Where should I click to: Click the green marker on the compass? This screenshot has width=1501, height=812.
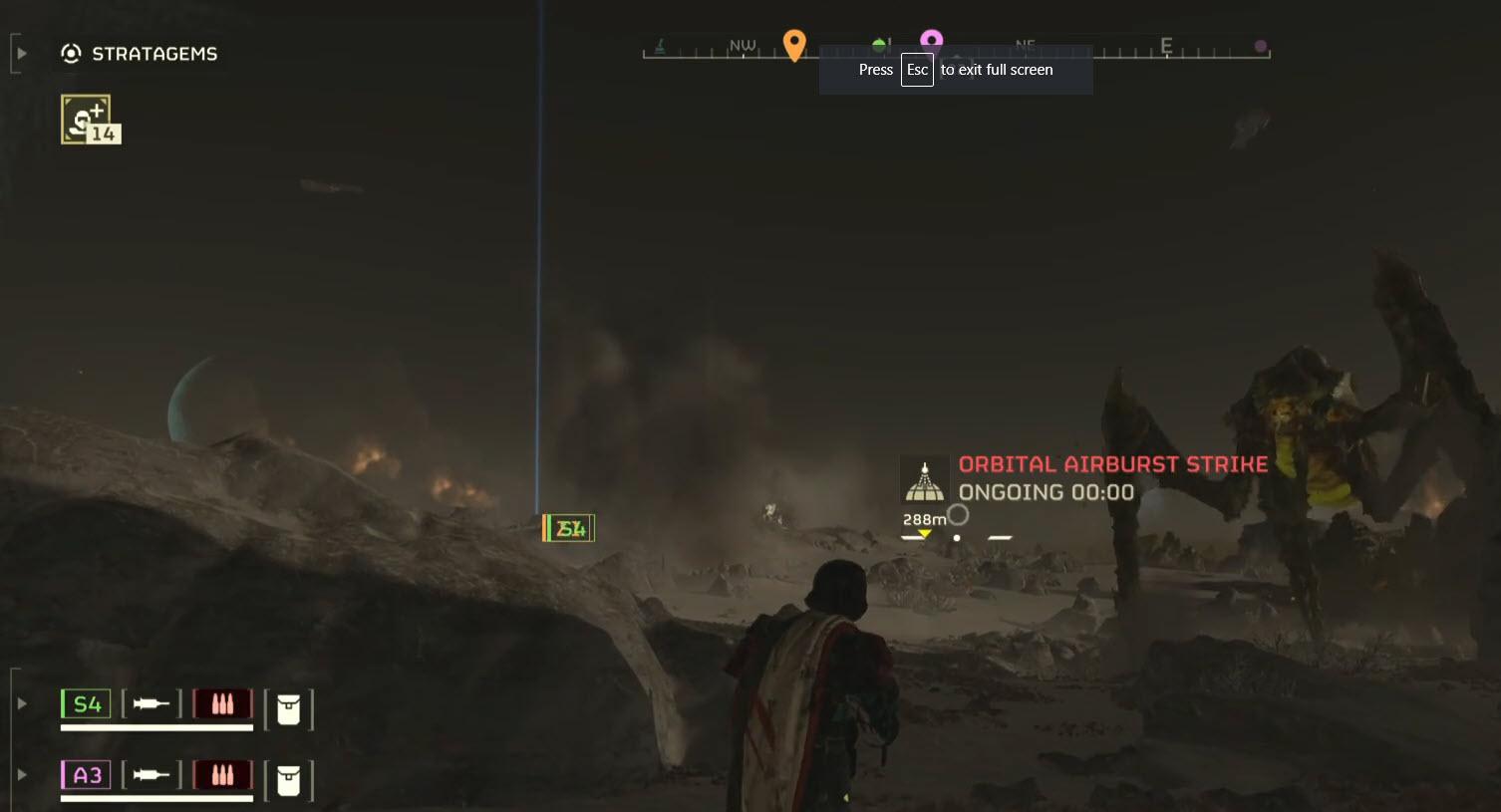tap(879, 45)
